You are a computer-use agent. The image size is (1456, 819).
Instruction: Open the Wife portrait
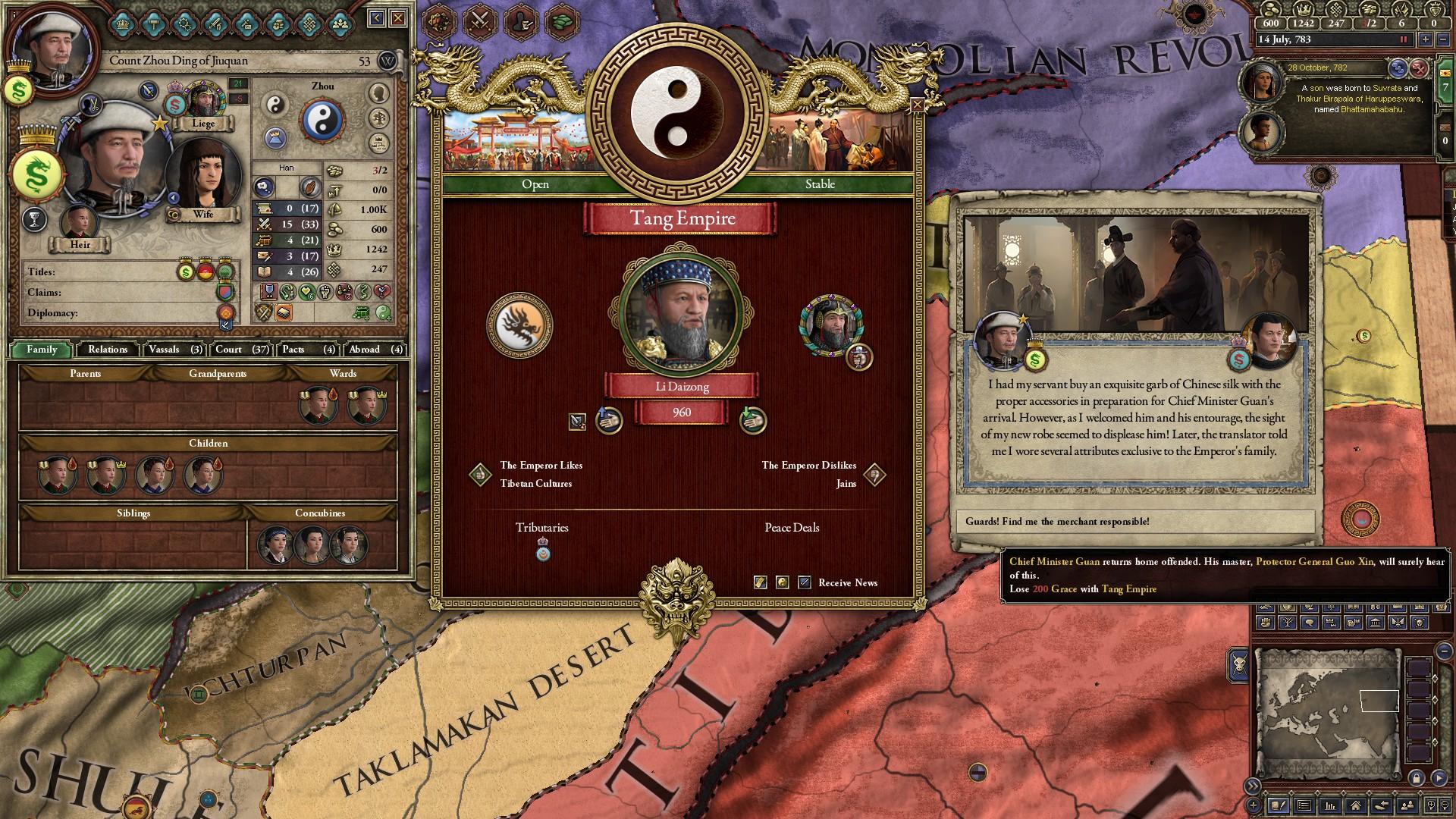pyautogui.click(x=203, y=176)
